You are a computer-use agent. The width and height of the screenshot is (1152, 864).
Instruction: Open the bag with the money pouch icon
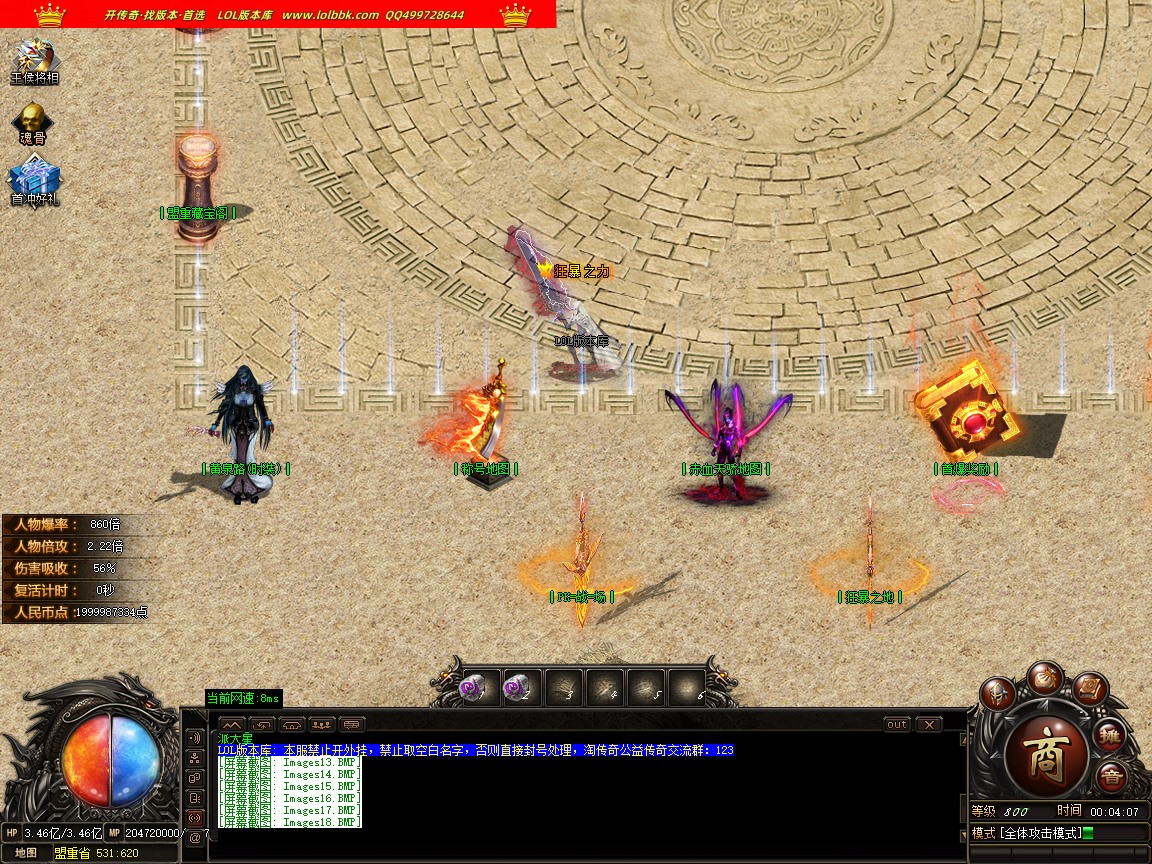[1045, 677]
